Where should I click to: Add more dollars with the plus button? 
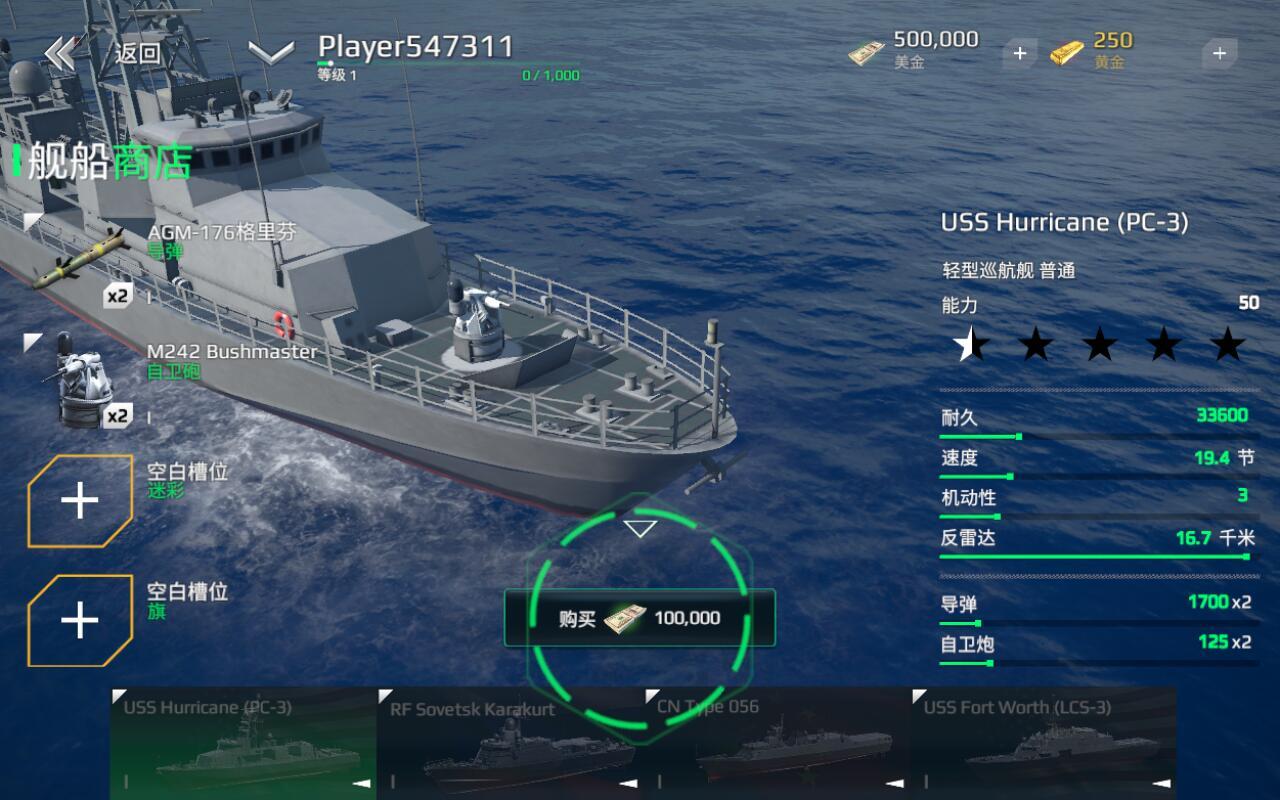(x=1019, y=53)
